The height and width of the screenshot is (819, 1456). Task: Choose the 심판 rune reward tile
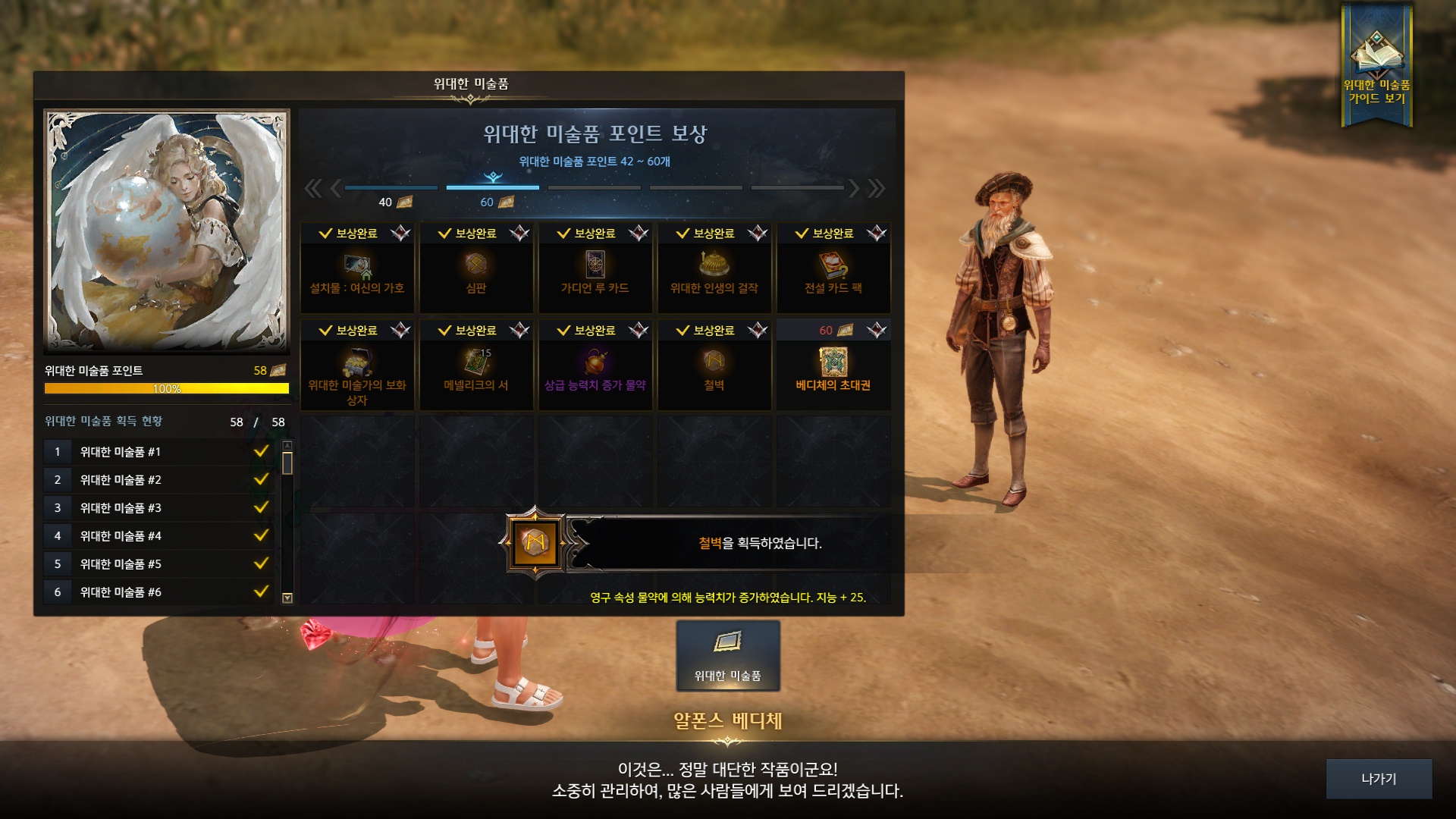[476, 268]
